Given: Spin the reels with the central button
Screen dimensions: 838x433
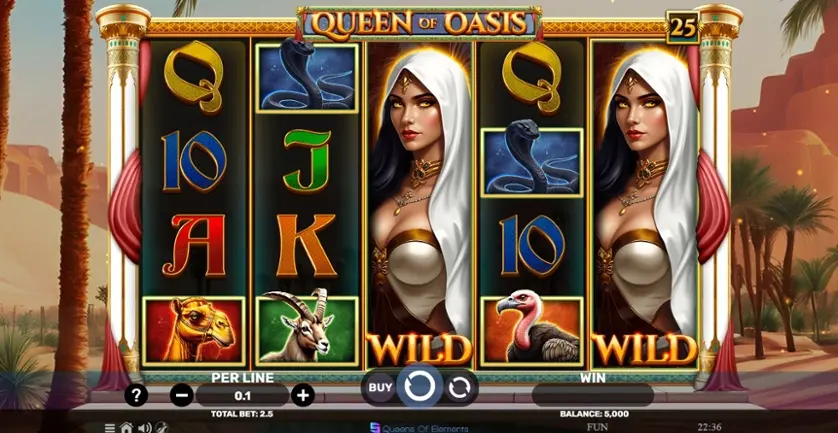Looking at the screenshot, I should 419,386.
